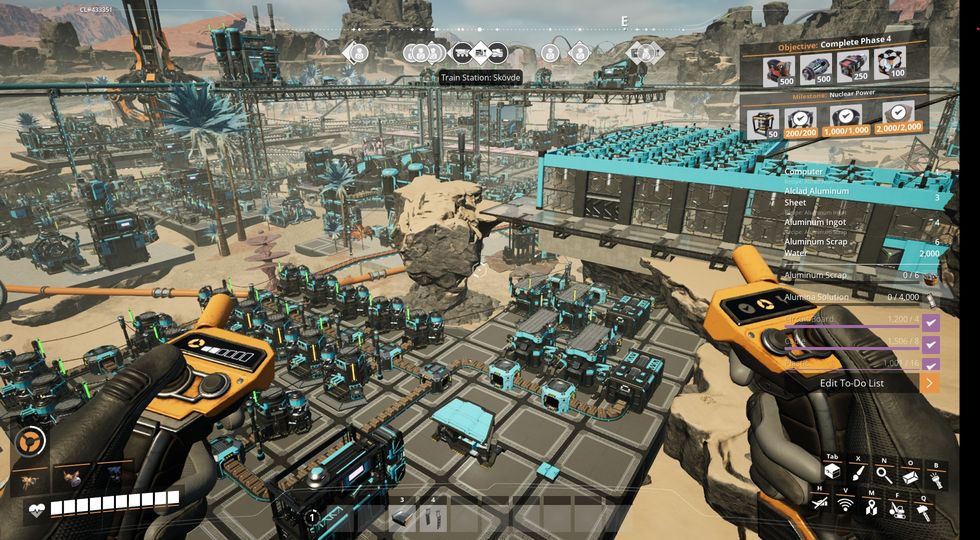Select the Skövde train station compass marker
The width and height of the screenshot is (980, 540).
click(x=480, y=53)
